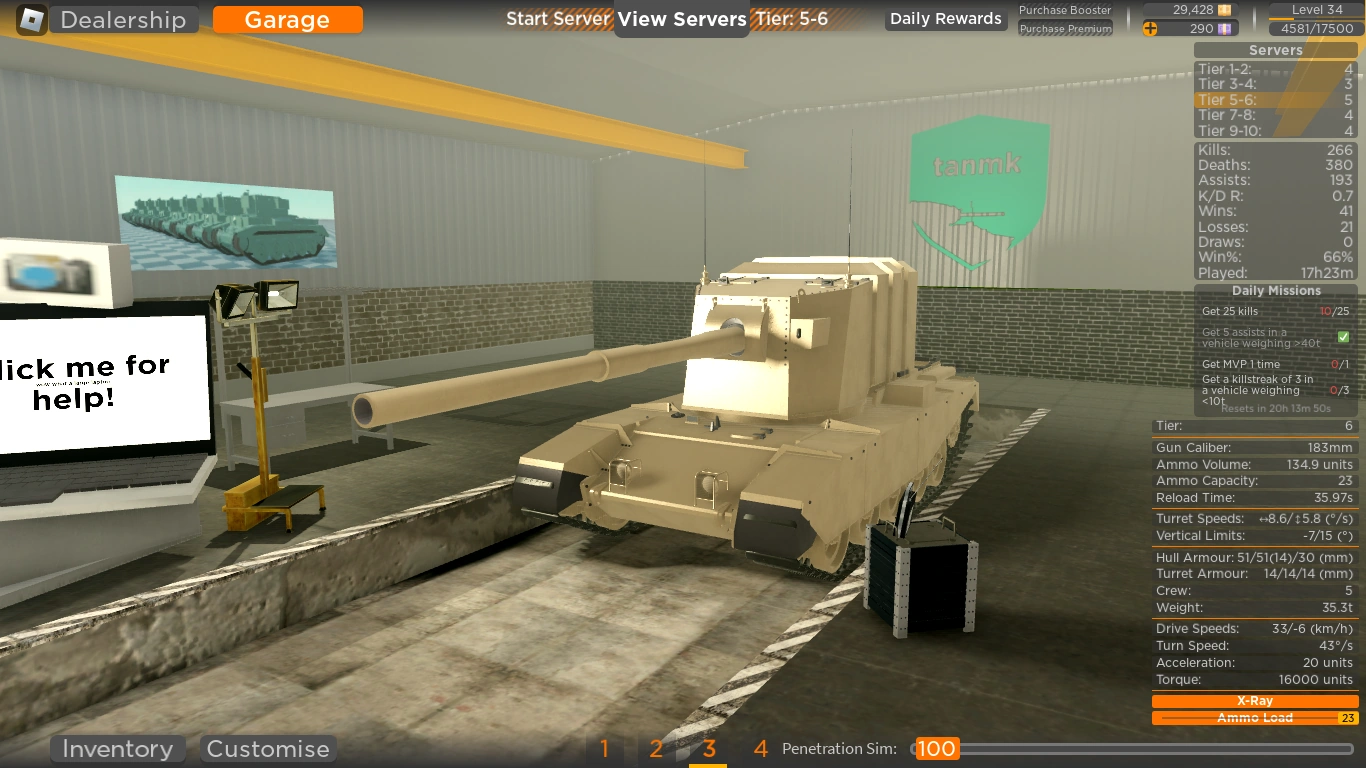Screen dimensions: 1366x768
Task: Select ammo loadout slot 1
Action: coord(604,748)
